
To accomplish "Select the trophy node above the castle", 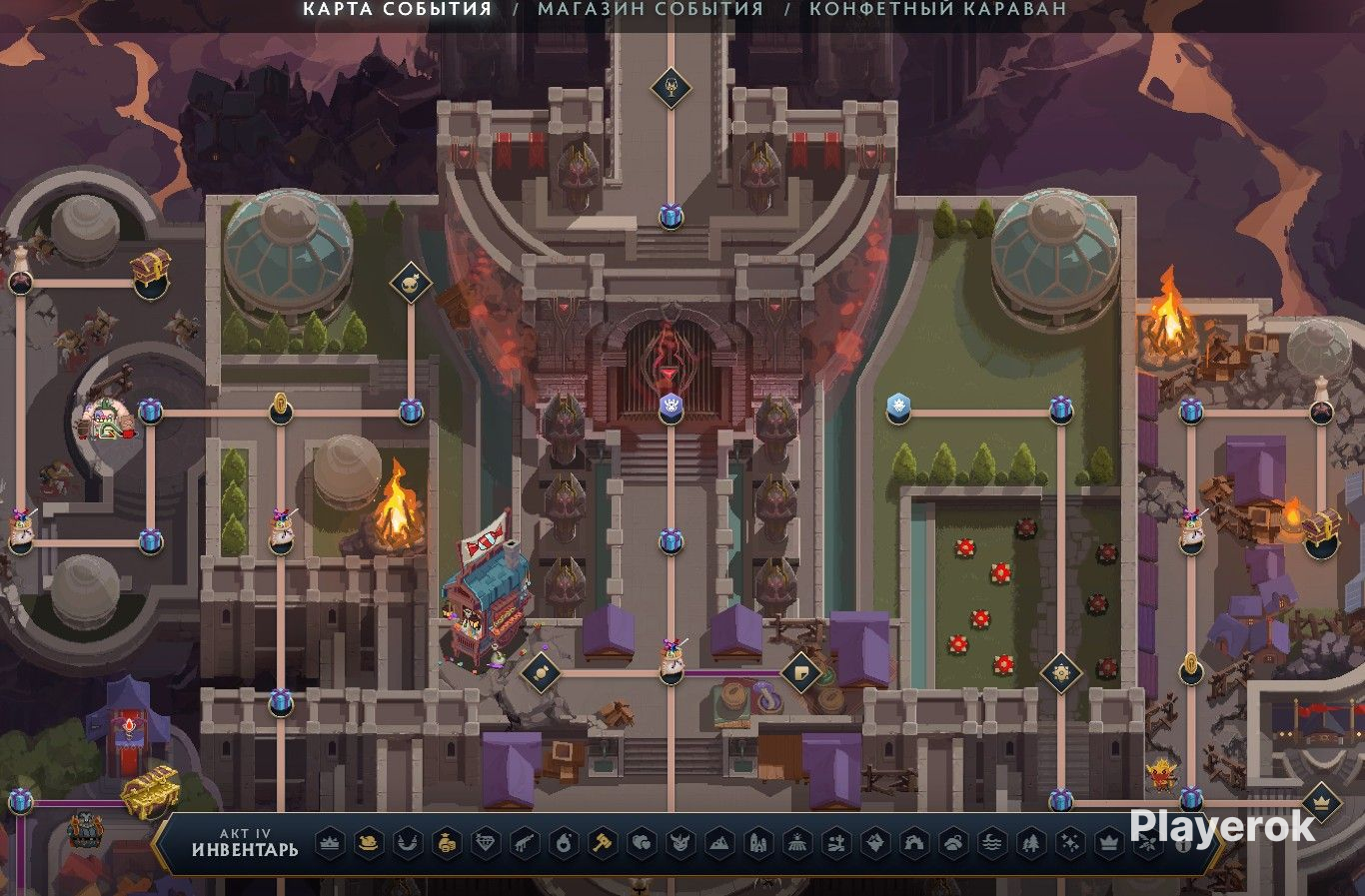I will coord(671,87).
